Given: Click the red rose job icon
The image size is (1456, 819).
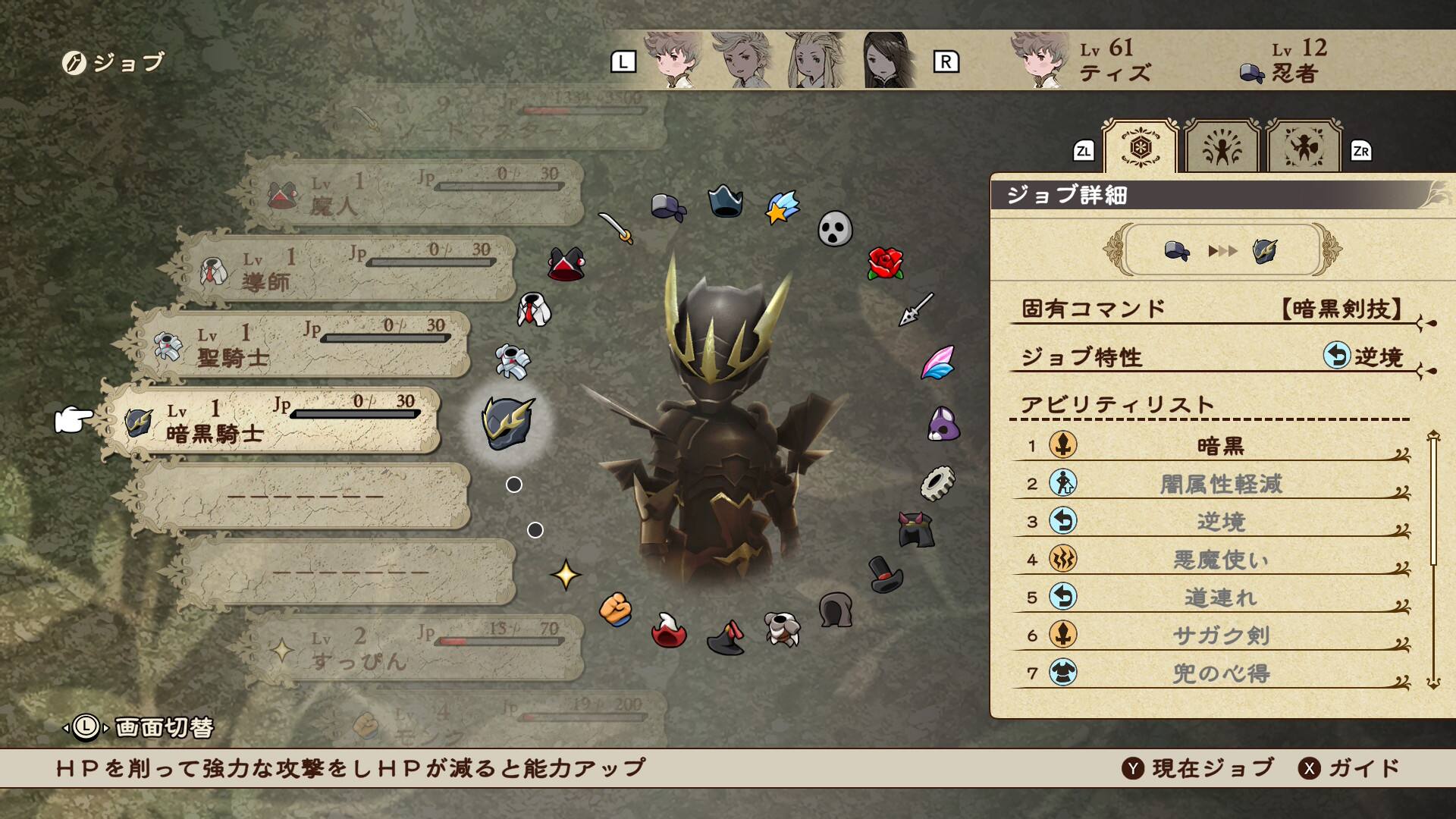Looking at the screenshot, I should (x=885, y=263).
